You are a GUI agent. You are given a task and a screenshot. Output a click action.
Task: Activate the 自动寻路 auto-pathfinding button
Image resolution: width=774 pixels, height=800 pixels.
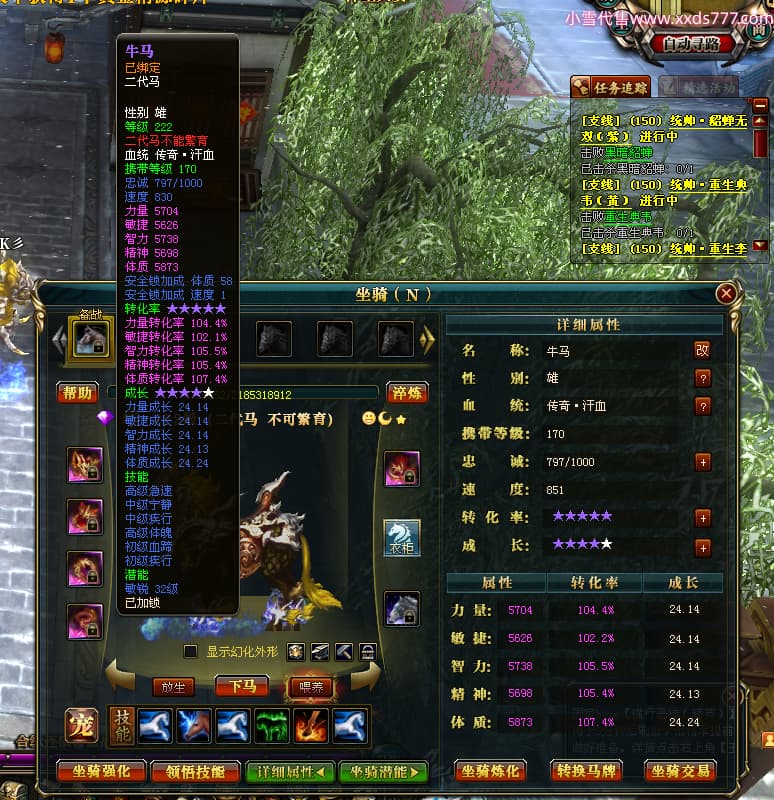coord(690,44)
